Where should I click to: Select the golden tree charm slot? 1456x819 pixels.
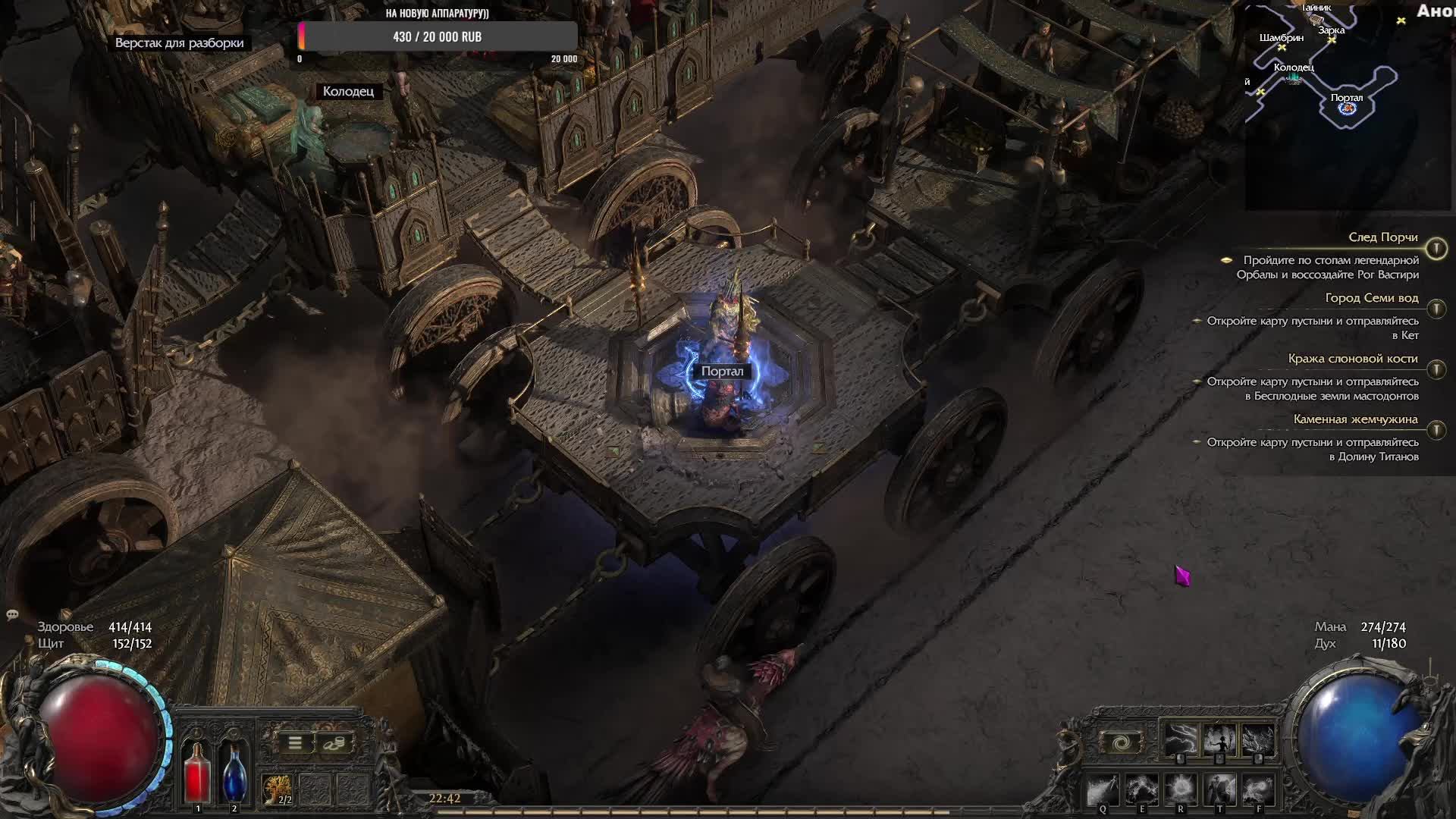[x=278, y=789]
